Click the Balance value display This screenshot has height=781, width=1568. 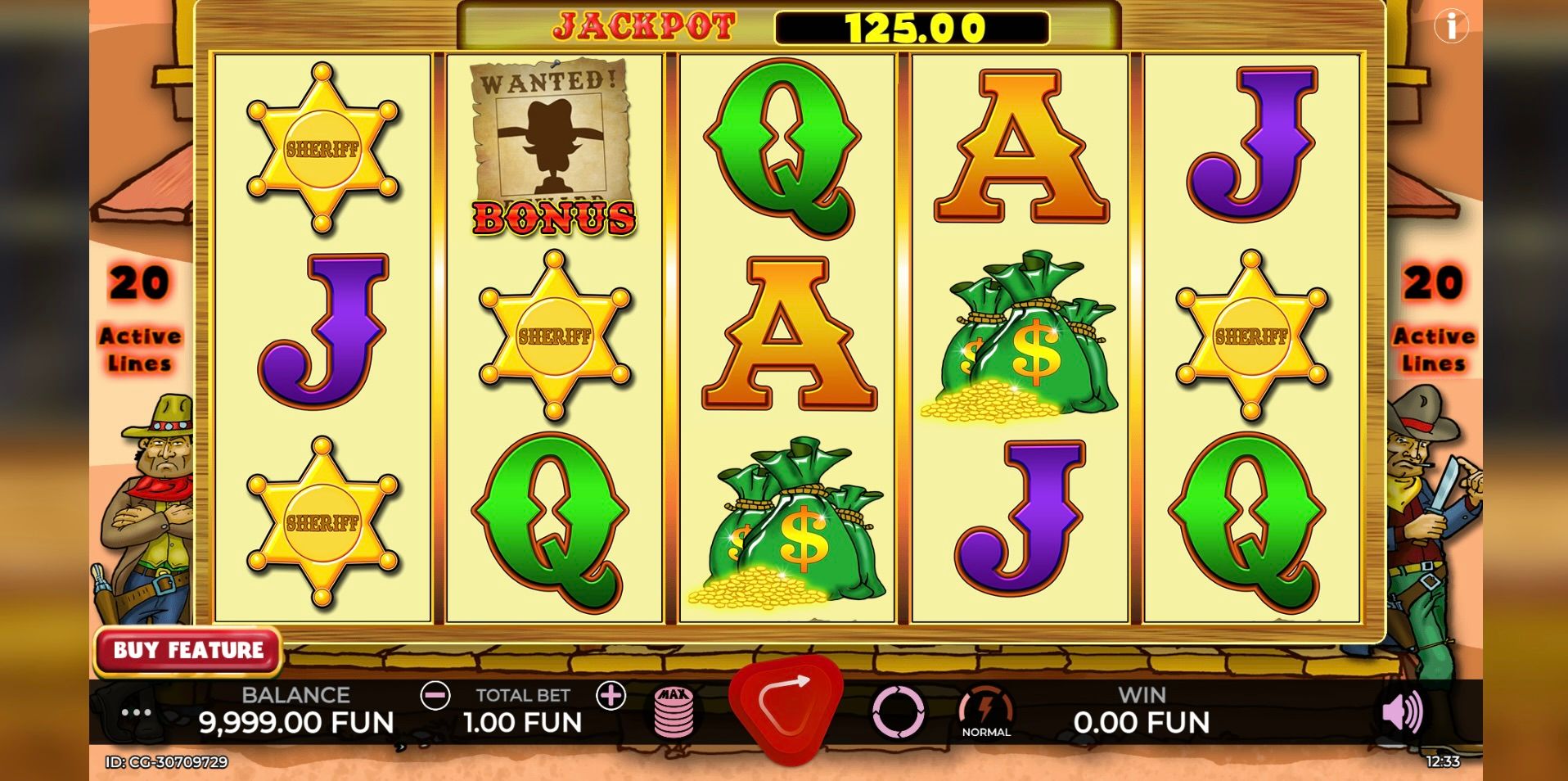point(296,722)
